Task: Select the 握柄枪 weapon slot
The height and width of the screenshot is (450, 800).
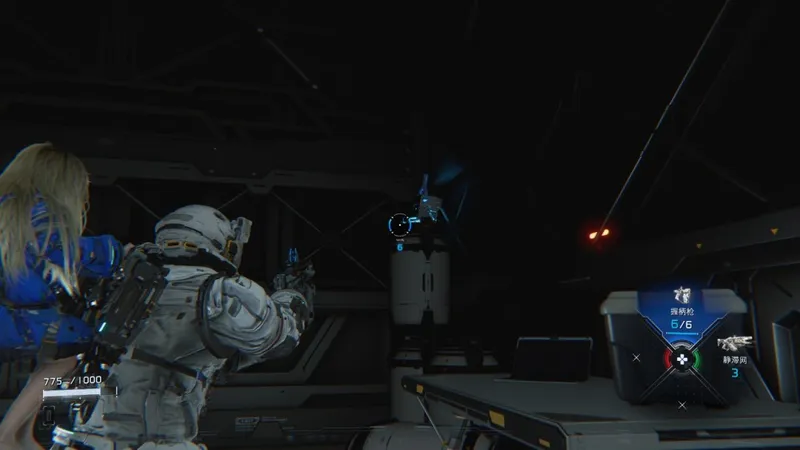Action: [682, 311]
